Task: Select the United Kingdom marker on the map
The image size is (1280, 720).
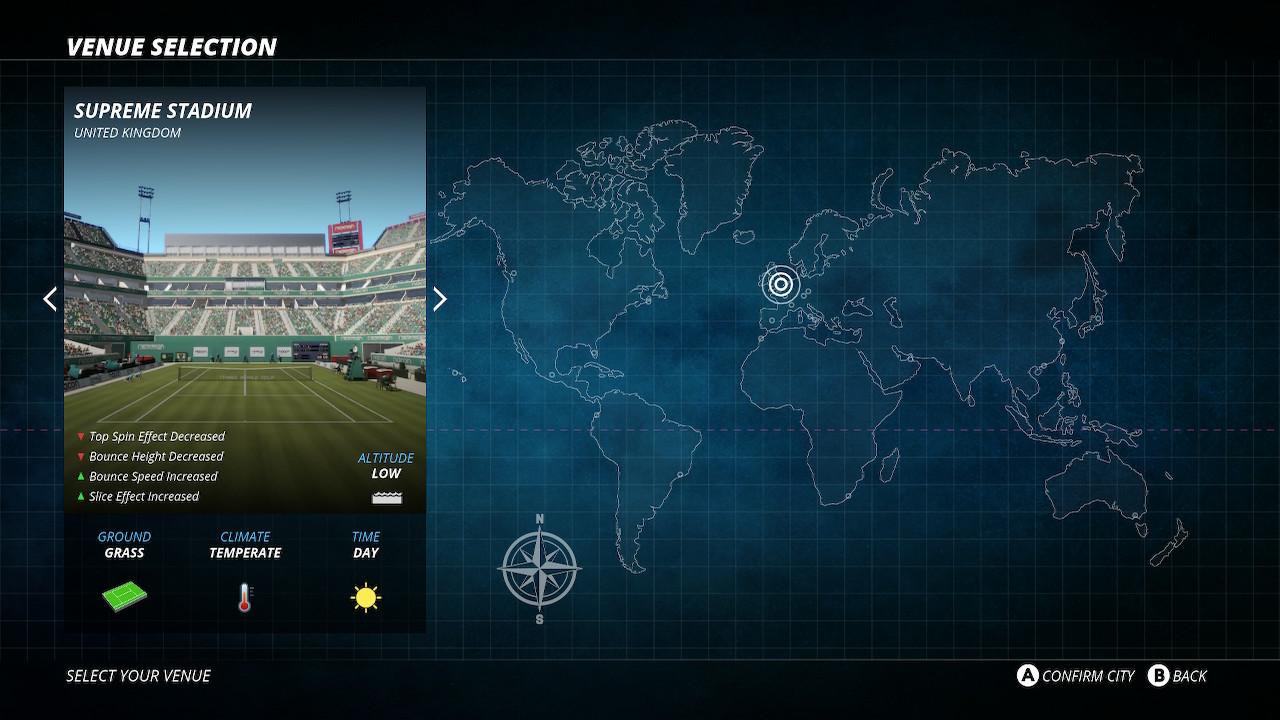Action: [781, 285]
